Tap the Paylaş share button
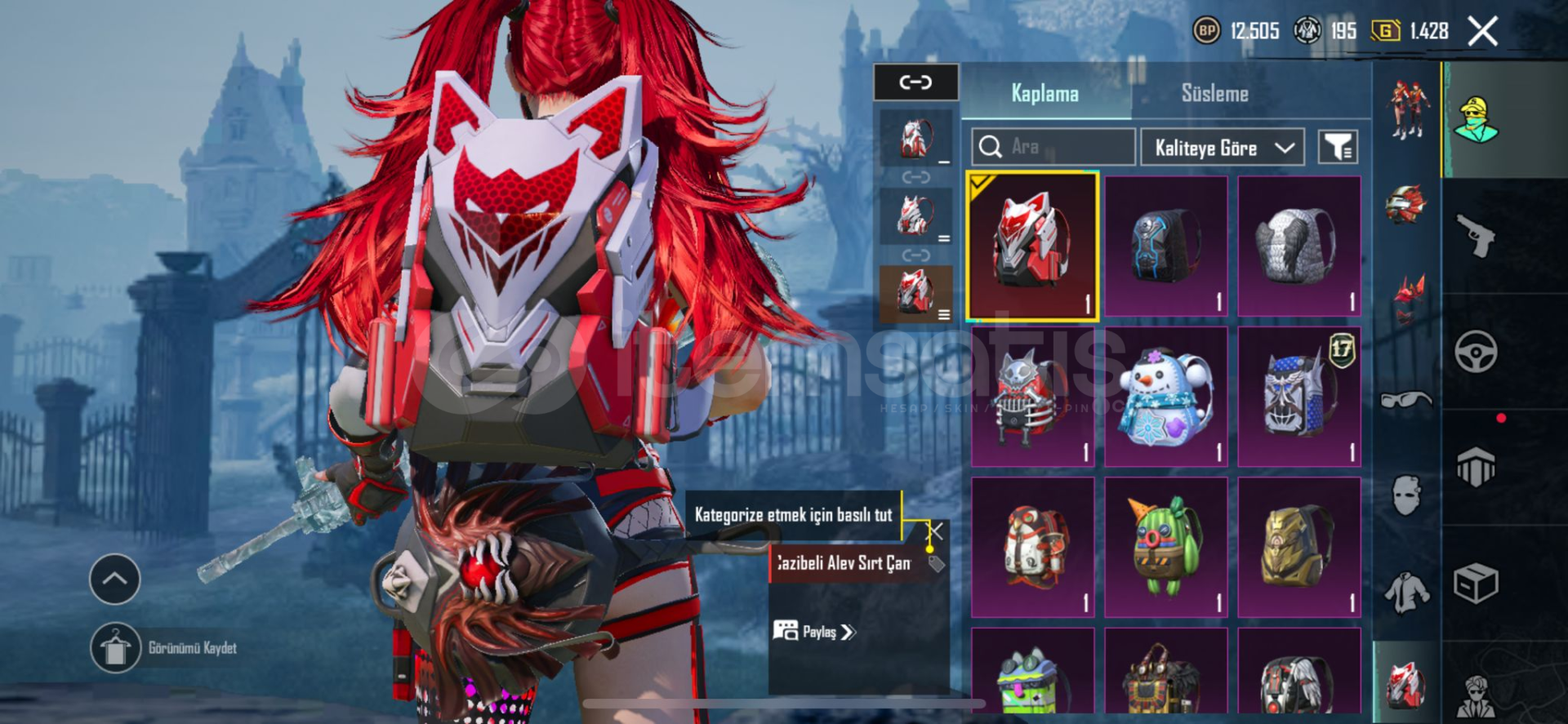The image size is (1568, 724). [814, 632]
